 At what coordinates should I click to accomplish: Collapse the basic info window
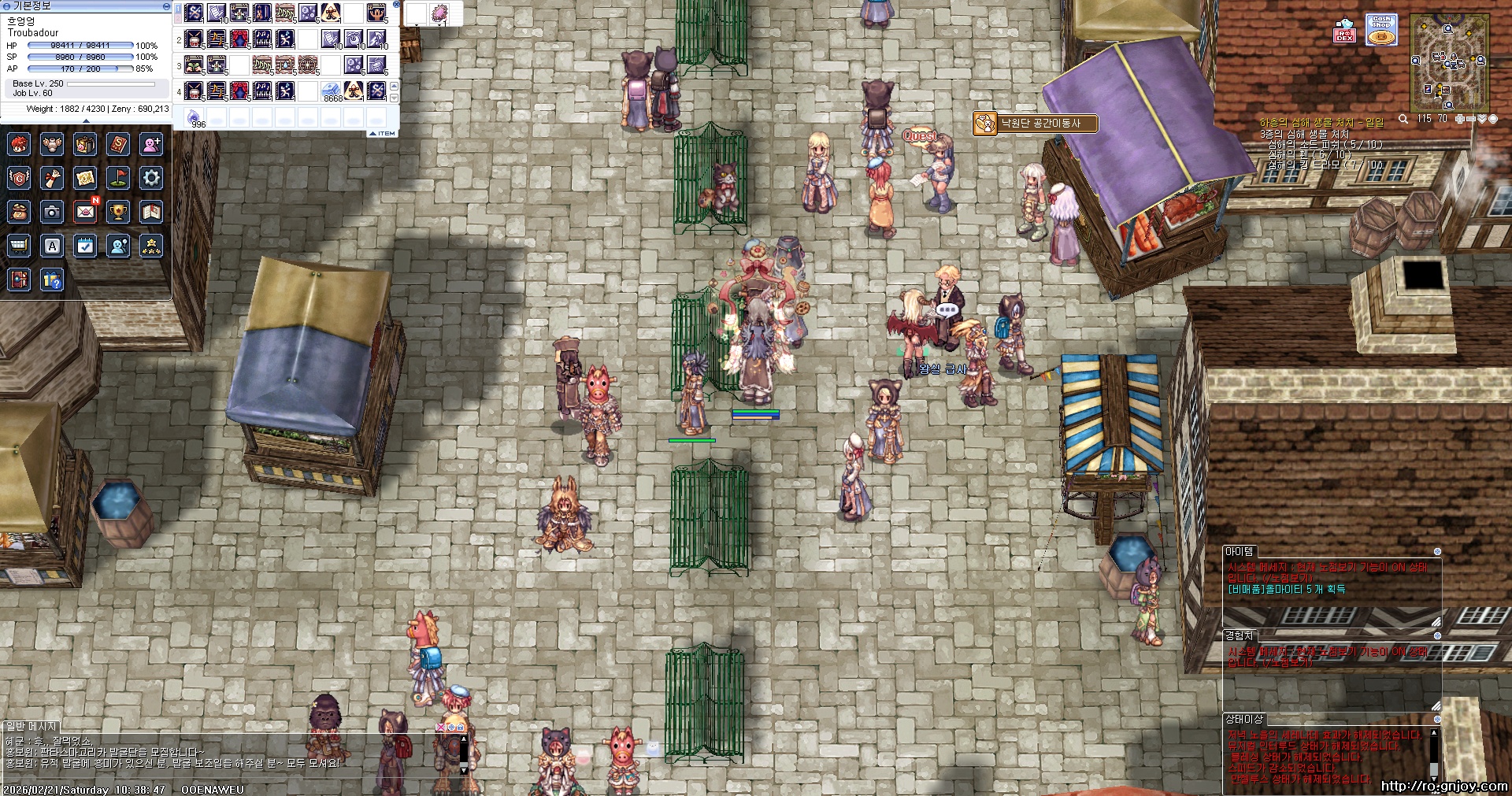pos(165,6)
